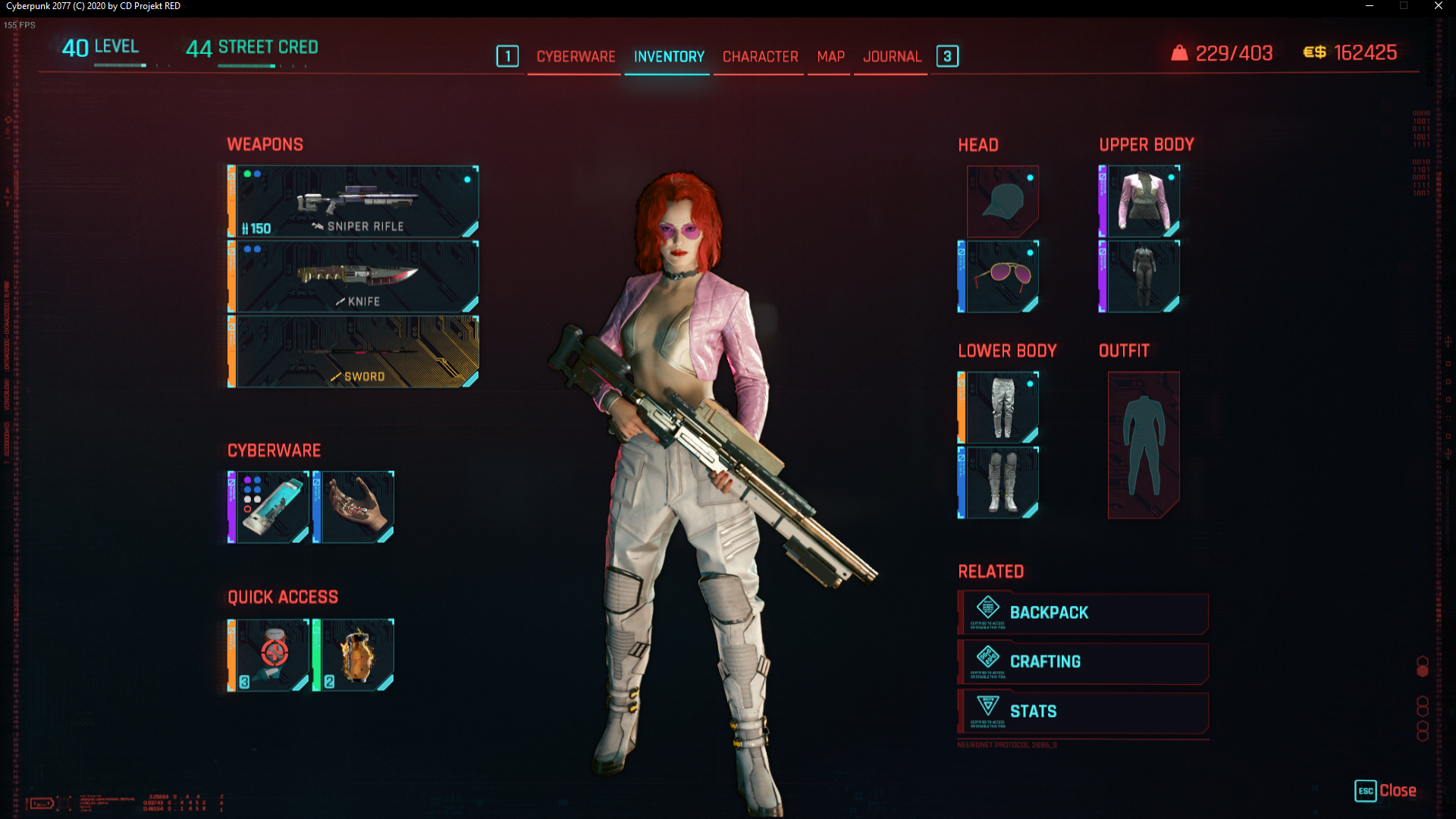Select the pink jacket in Upper Body

(x=1141, y=201)
